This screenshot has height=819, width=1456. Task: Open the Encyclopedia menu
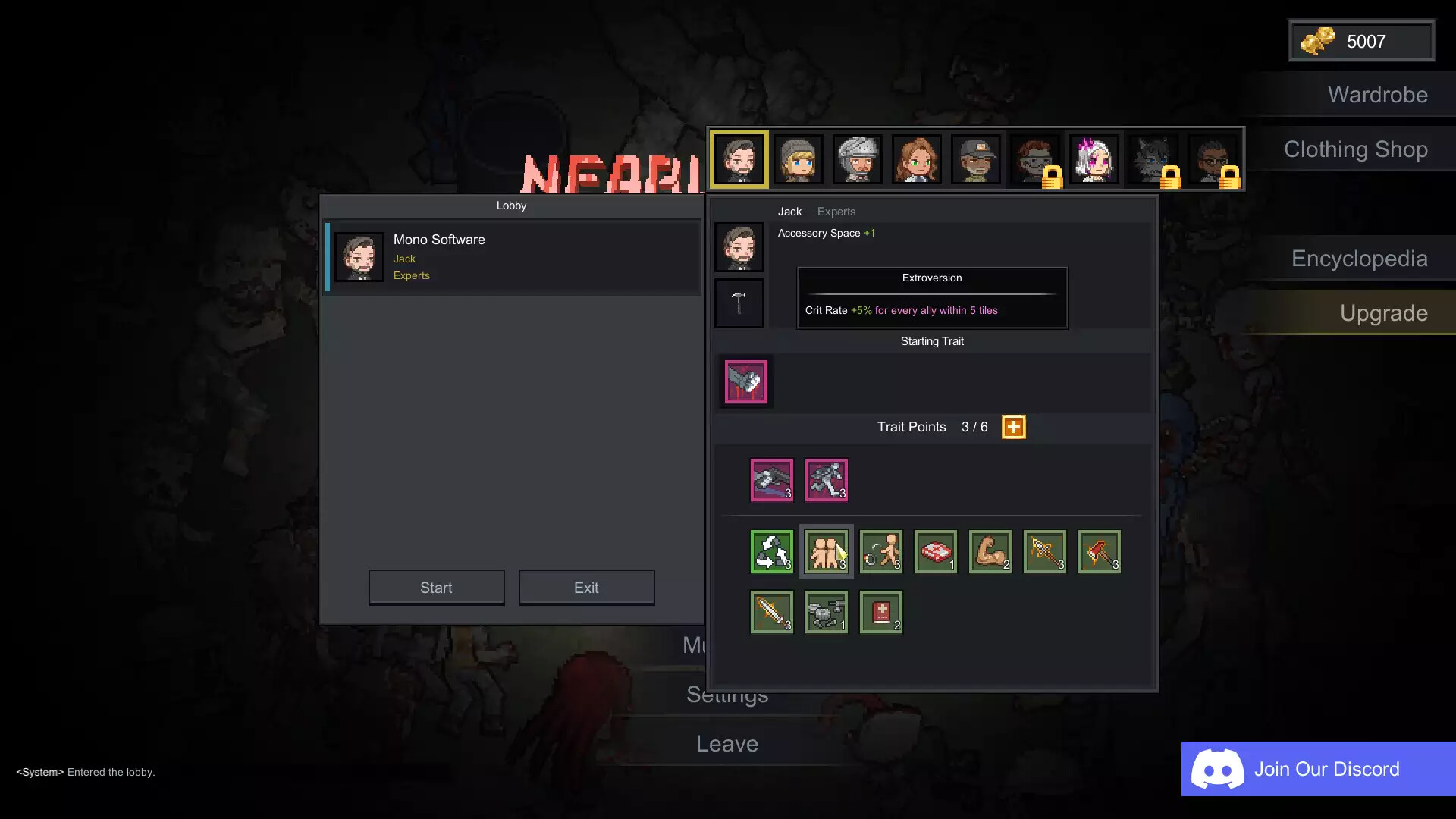(x=1359, y=259)
